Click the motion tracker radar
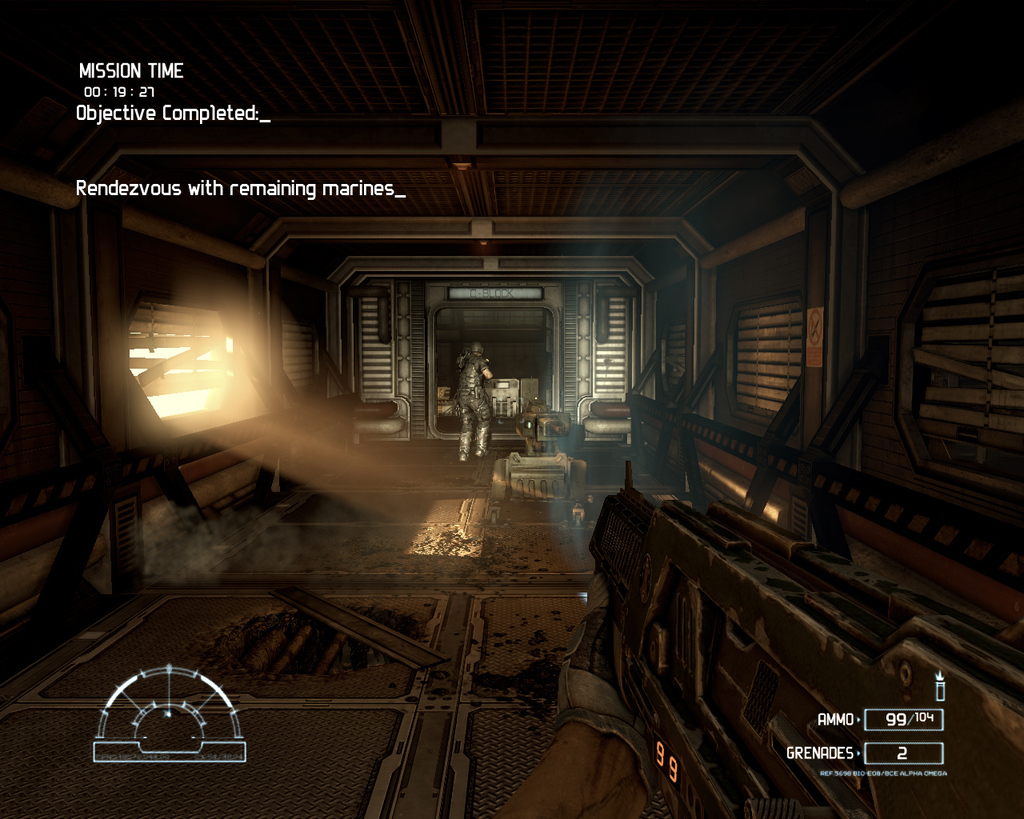Image resolution: width=1024 pixels, height=819 pixels. pos(169,714)
